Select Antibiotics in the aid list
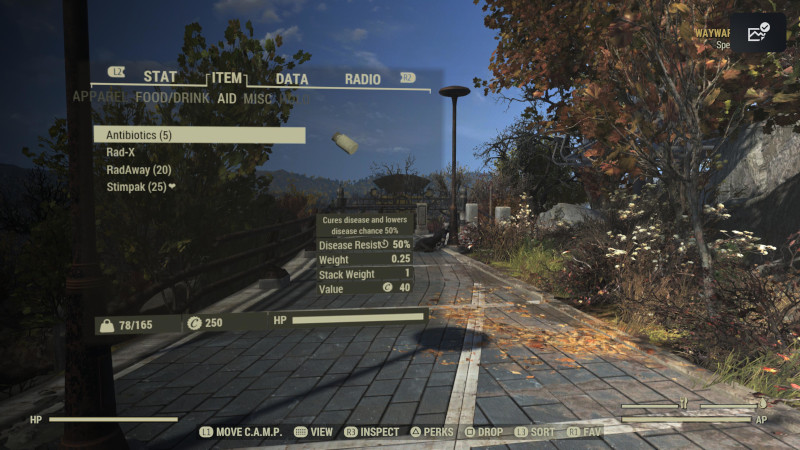Screen dimensions: 800x450 click(x=199, y=135)
